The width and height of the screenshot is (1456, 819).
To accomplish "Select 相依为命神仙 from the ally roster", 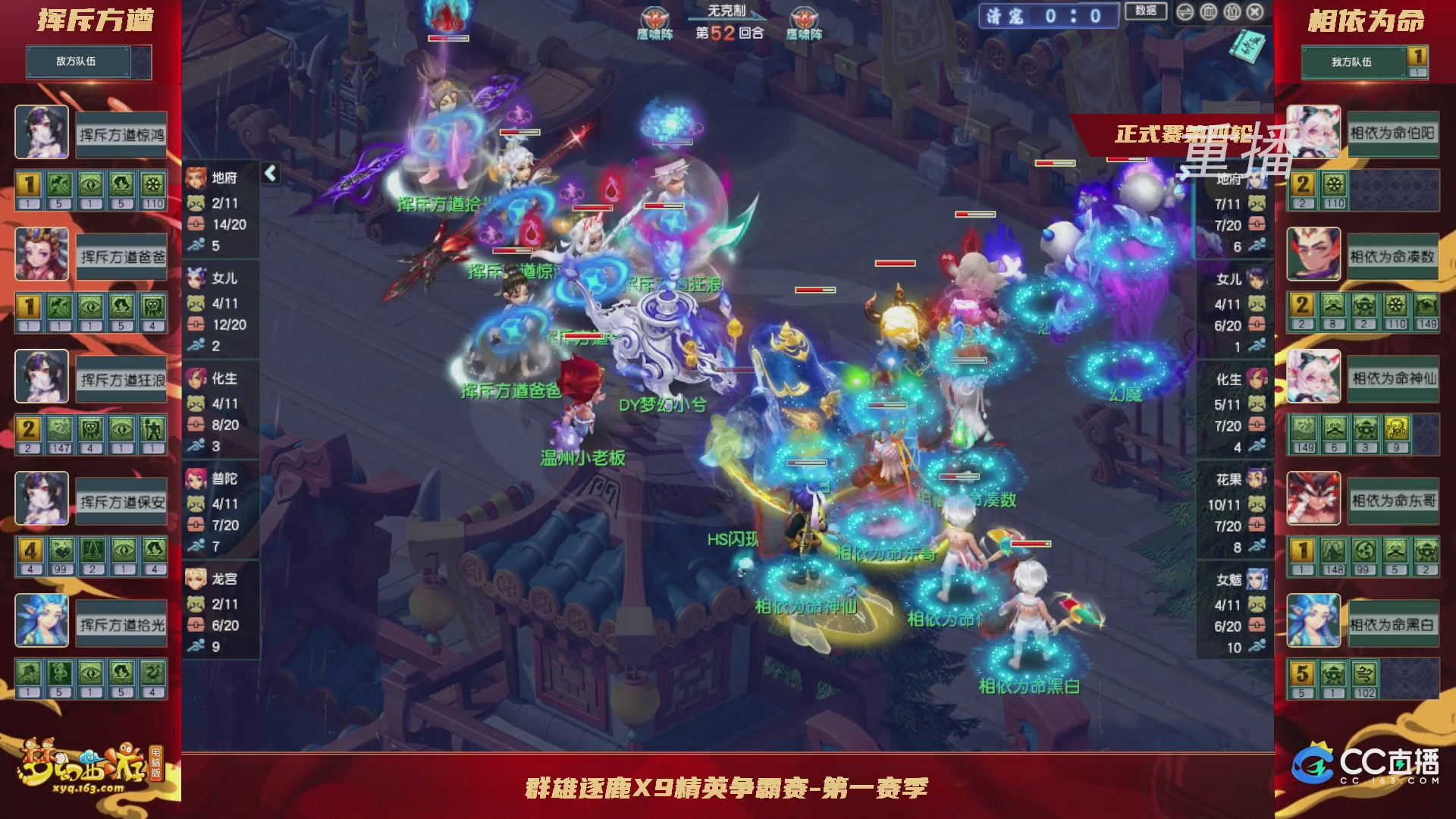I will tap(1394, 377).
